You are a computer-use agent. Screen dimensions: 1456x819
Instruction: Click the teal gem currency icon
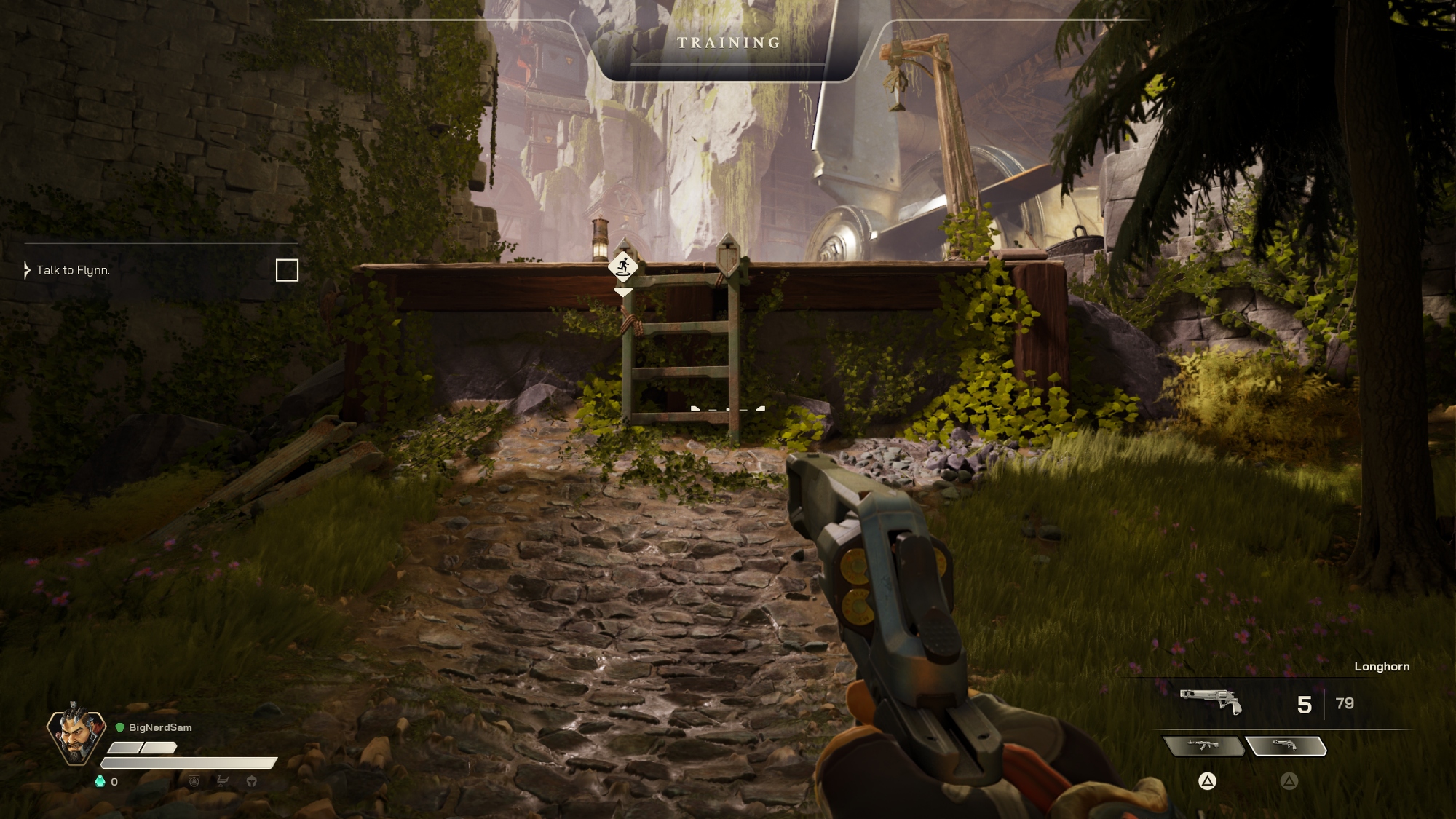(100, 781)
